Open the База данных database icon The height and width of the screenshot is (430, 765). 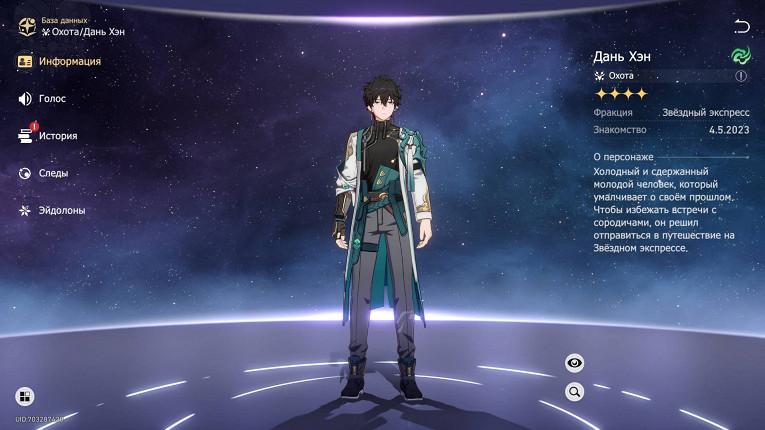pyautogui.click(x=26, y=27)
